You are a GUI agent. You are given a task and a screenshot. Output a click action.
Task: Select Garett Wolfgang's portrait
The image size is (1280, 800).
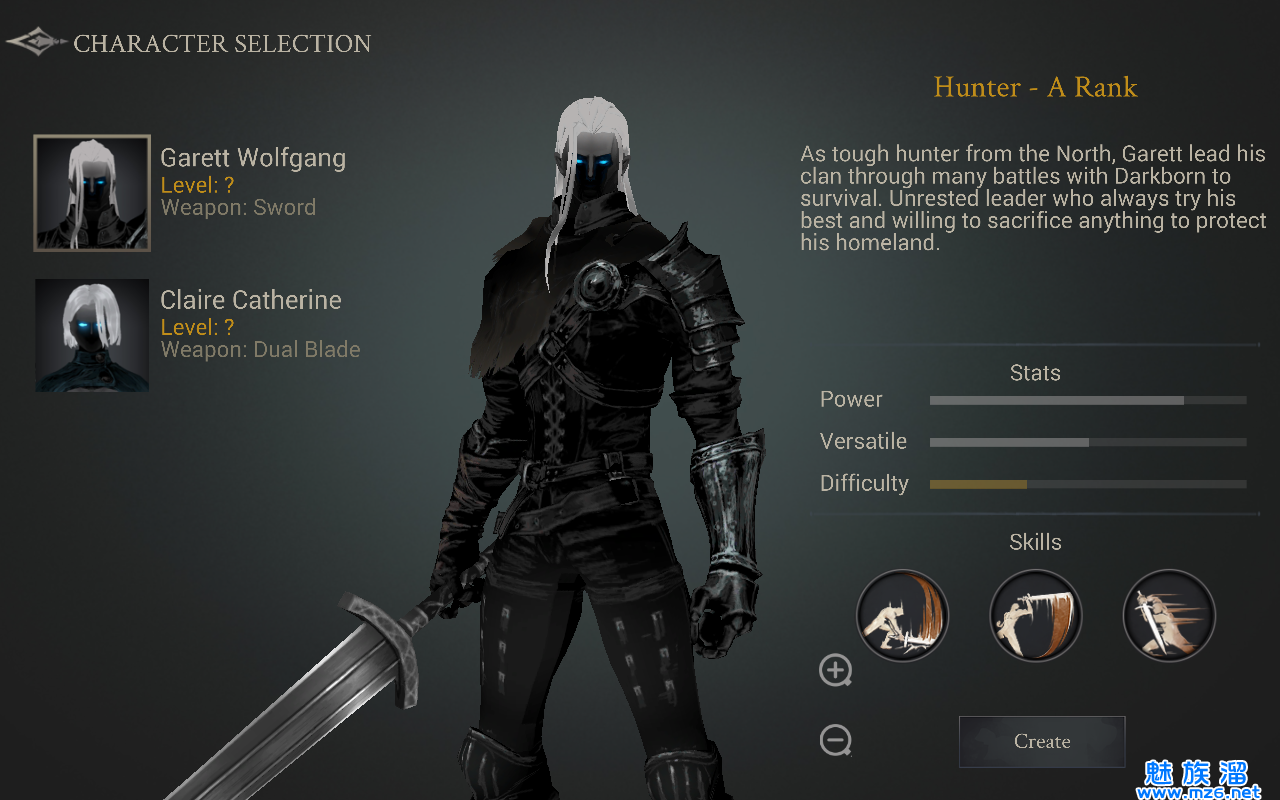pyautogui.click(x=92, y=193)
